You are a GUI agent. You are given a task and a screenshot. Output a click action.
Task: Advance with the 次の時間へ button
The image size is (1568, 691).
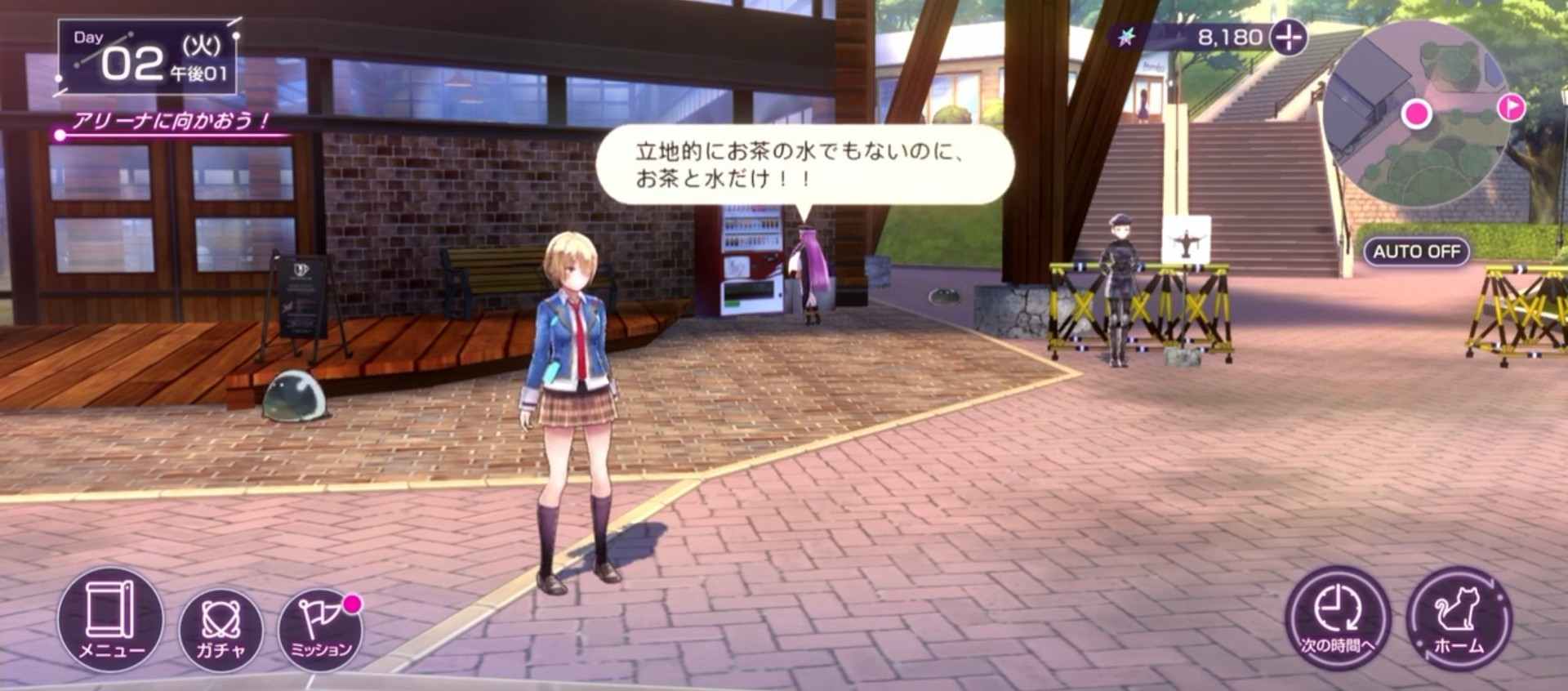[1337, 618]
